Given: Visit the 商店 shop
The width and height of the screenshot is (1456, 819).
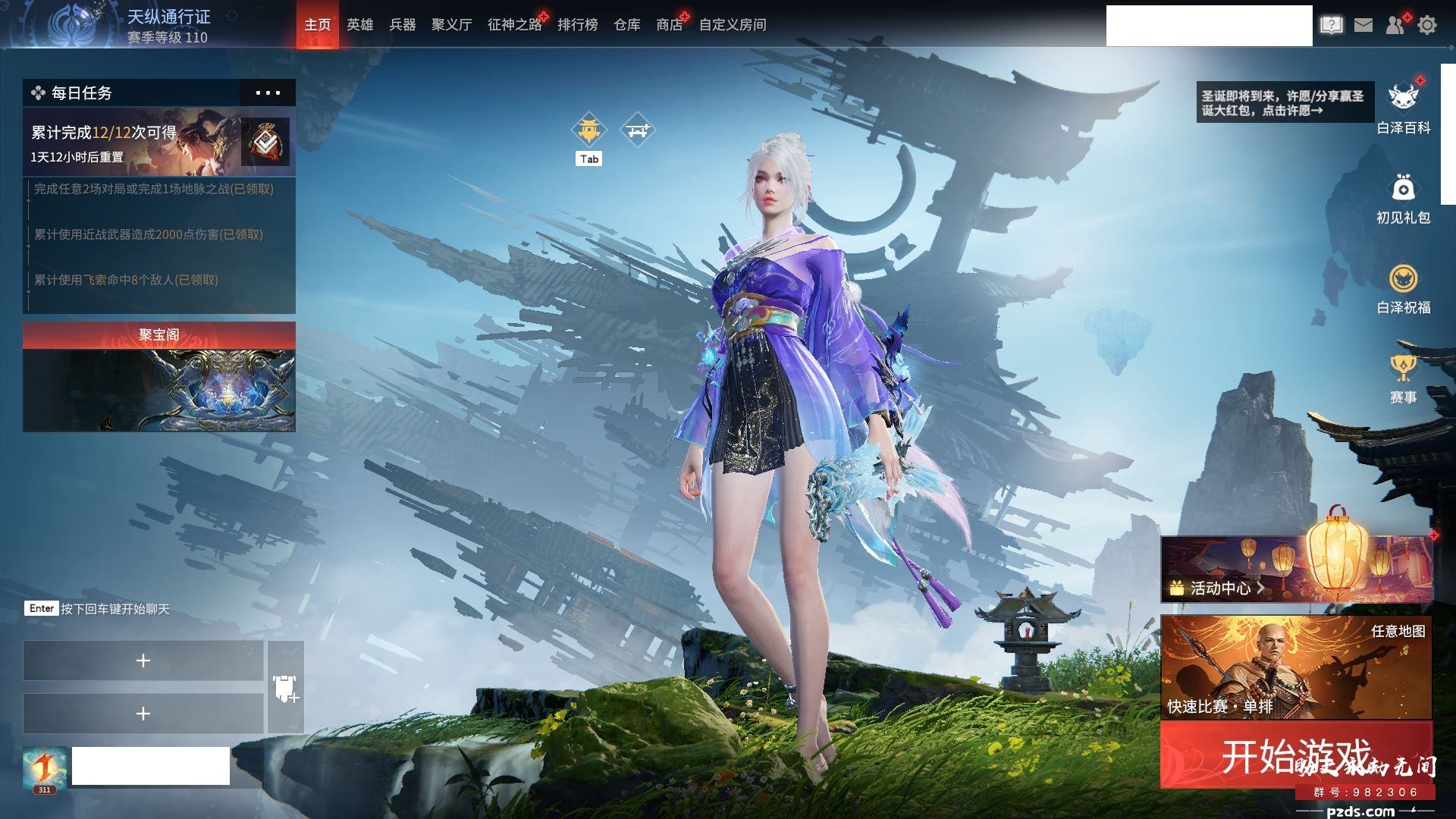Looking at the screenshot, I should [669, 25].
